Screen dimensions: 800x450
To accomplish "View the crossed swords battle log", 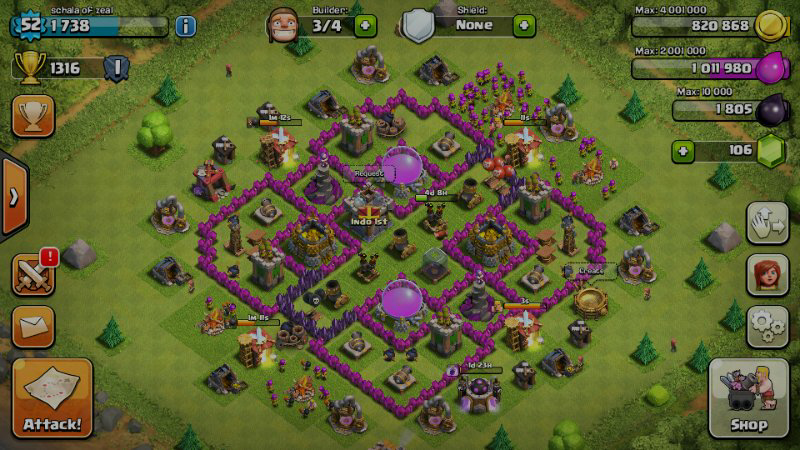I will tap(33, 273).
